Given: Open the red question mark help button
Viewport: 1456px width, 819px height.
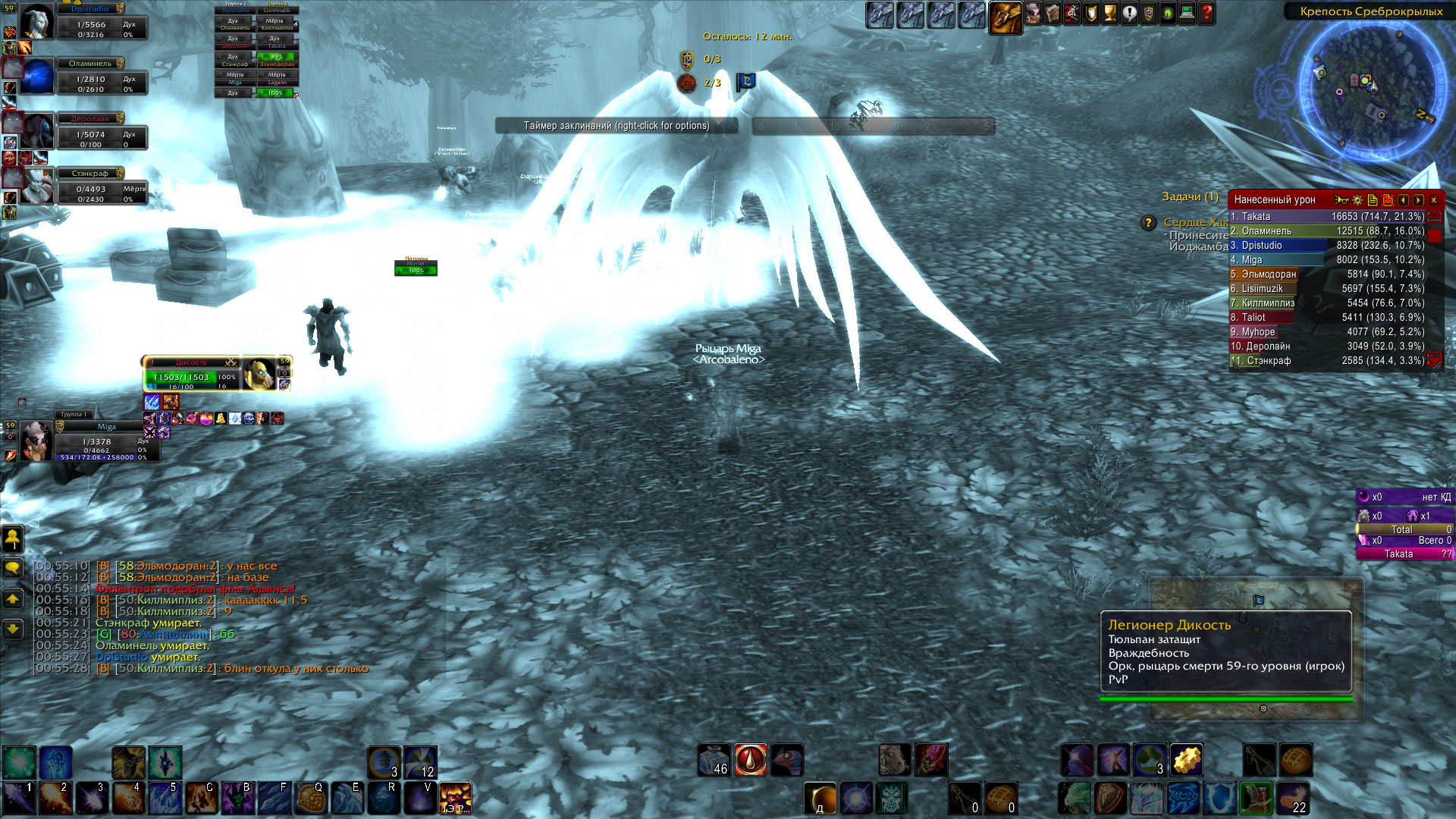Looking at the screenshot, I should coord(1207,13).
